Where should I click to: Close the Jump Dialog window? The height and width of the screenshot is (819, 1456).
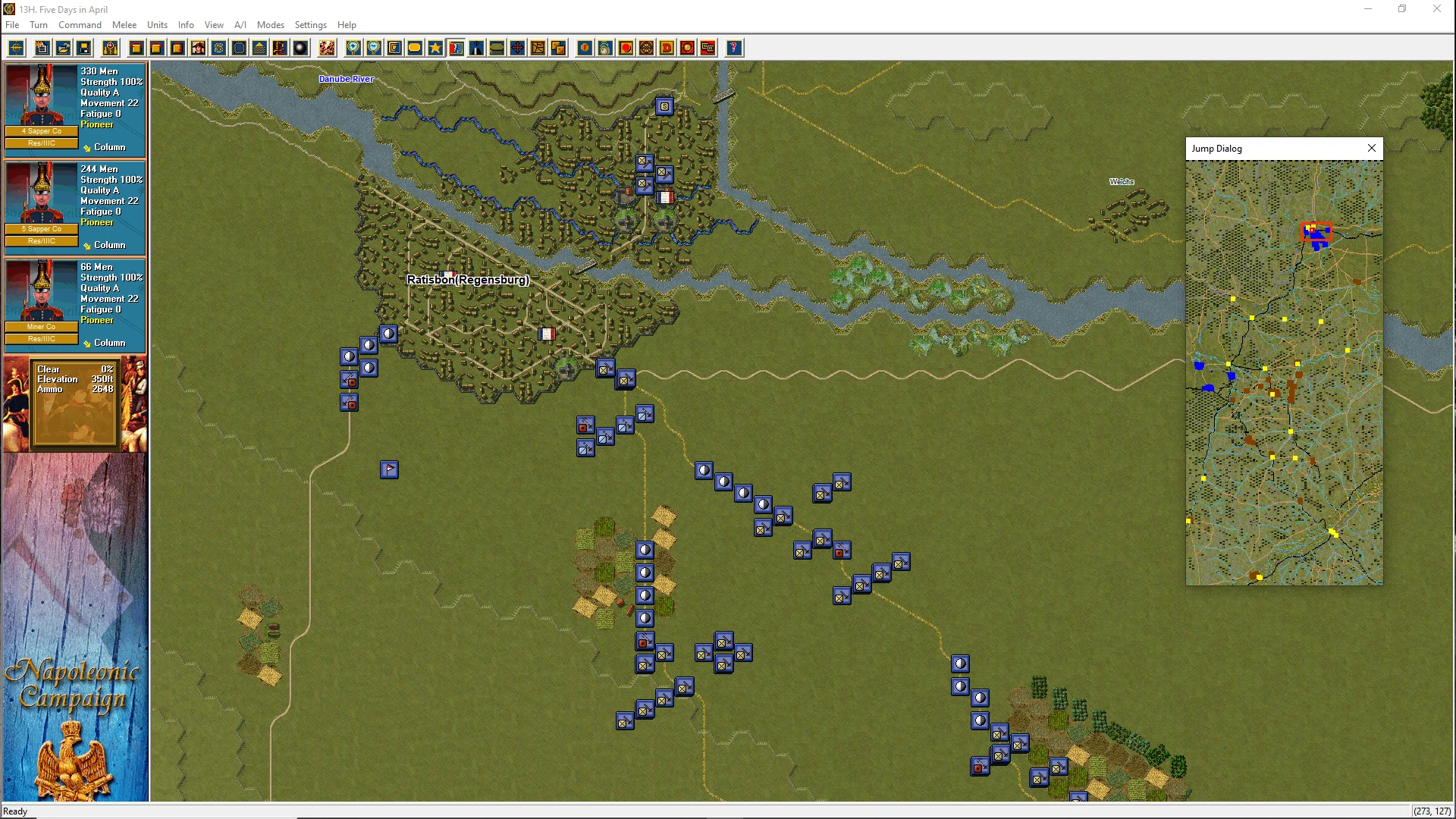[1371, 149]
